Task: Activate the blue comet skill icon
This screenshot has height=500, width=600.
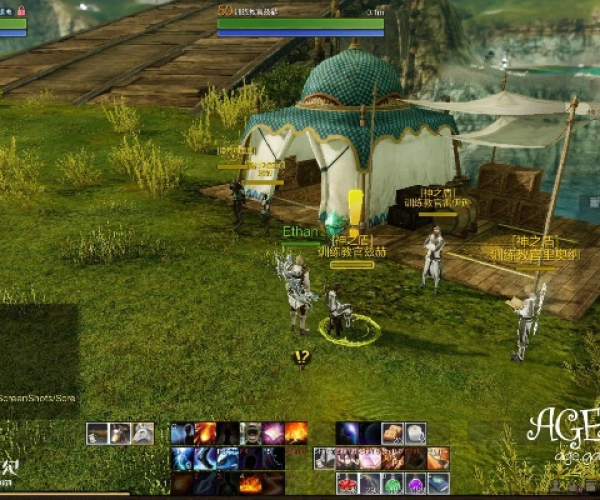Action: coord(347,433)
